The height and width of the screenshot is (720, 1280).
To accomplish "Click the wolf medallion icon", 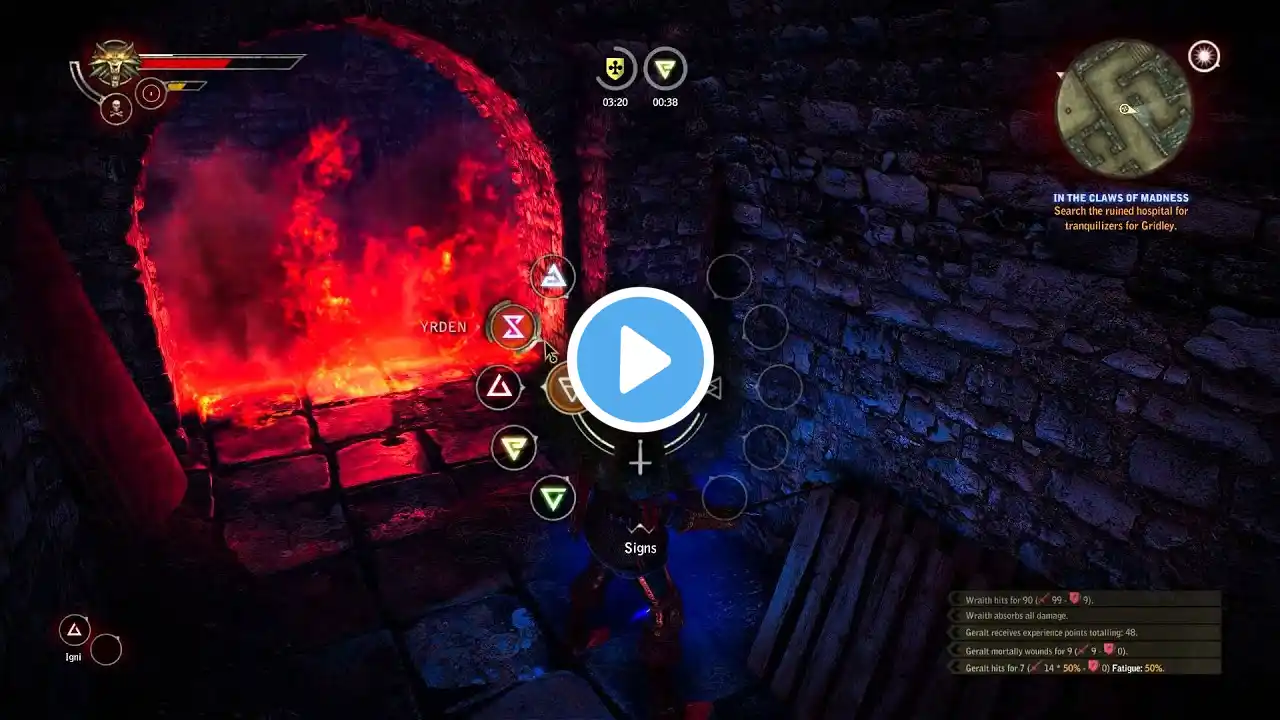I will (115, 62).
